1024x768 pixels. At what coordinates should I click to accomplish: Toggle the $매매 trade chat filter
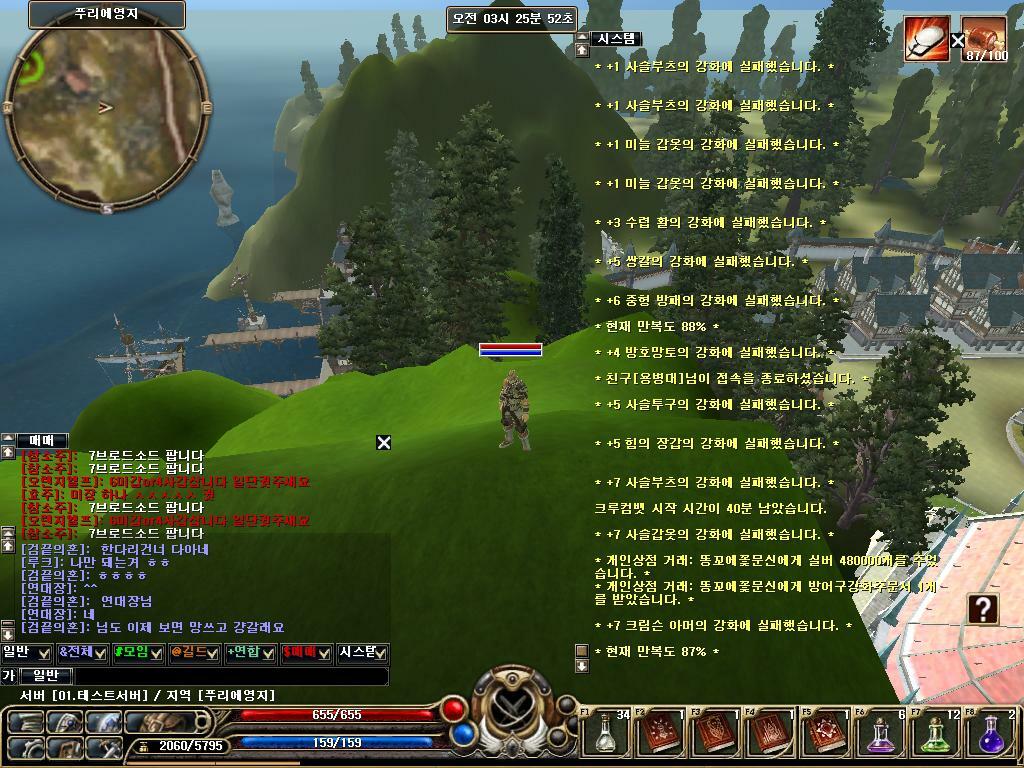[306, 653]
